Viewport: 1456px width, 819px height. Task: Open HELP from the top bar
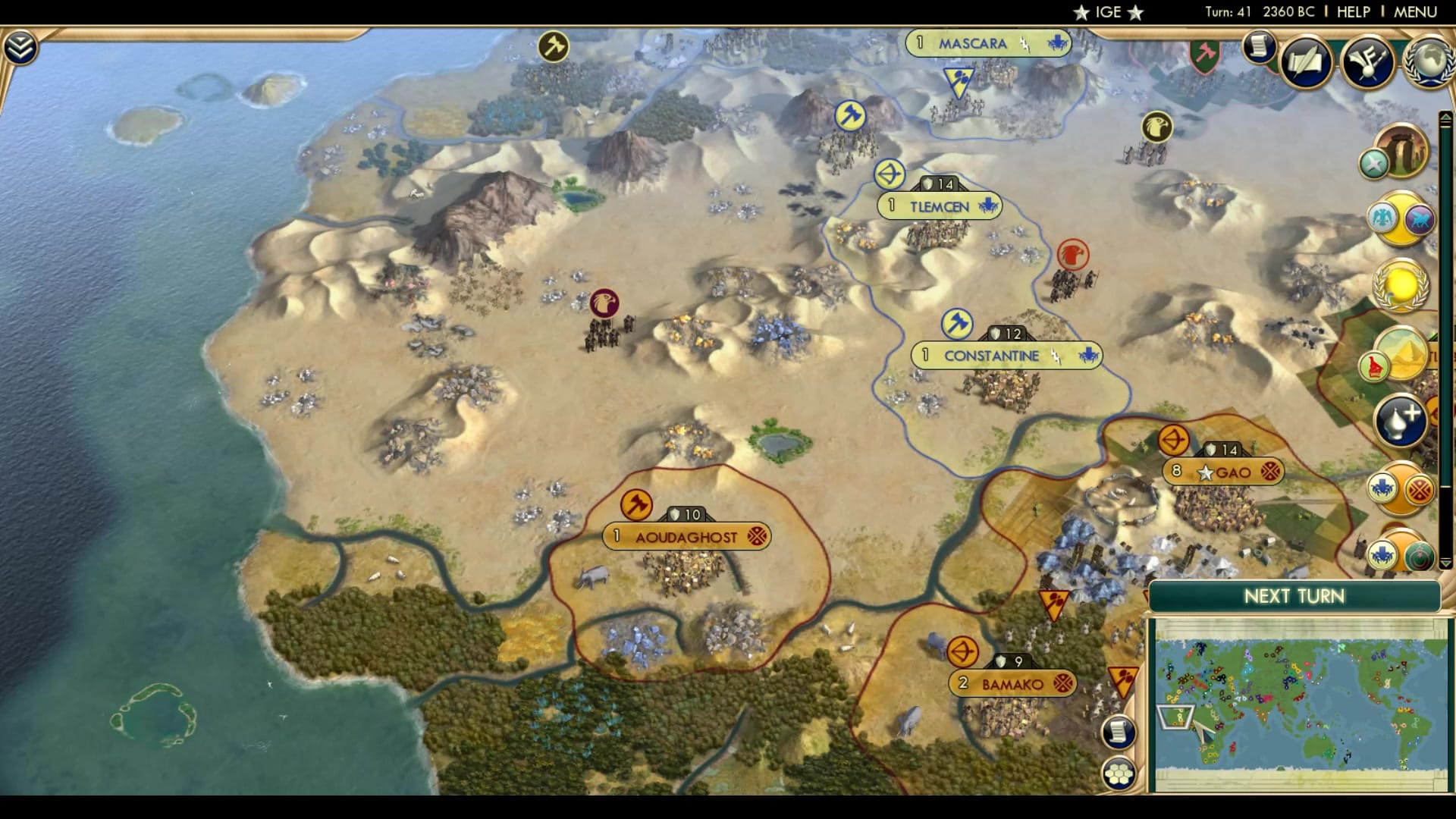click(x=1354, y=11)
